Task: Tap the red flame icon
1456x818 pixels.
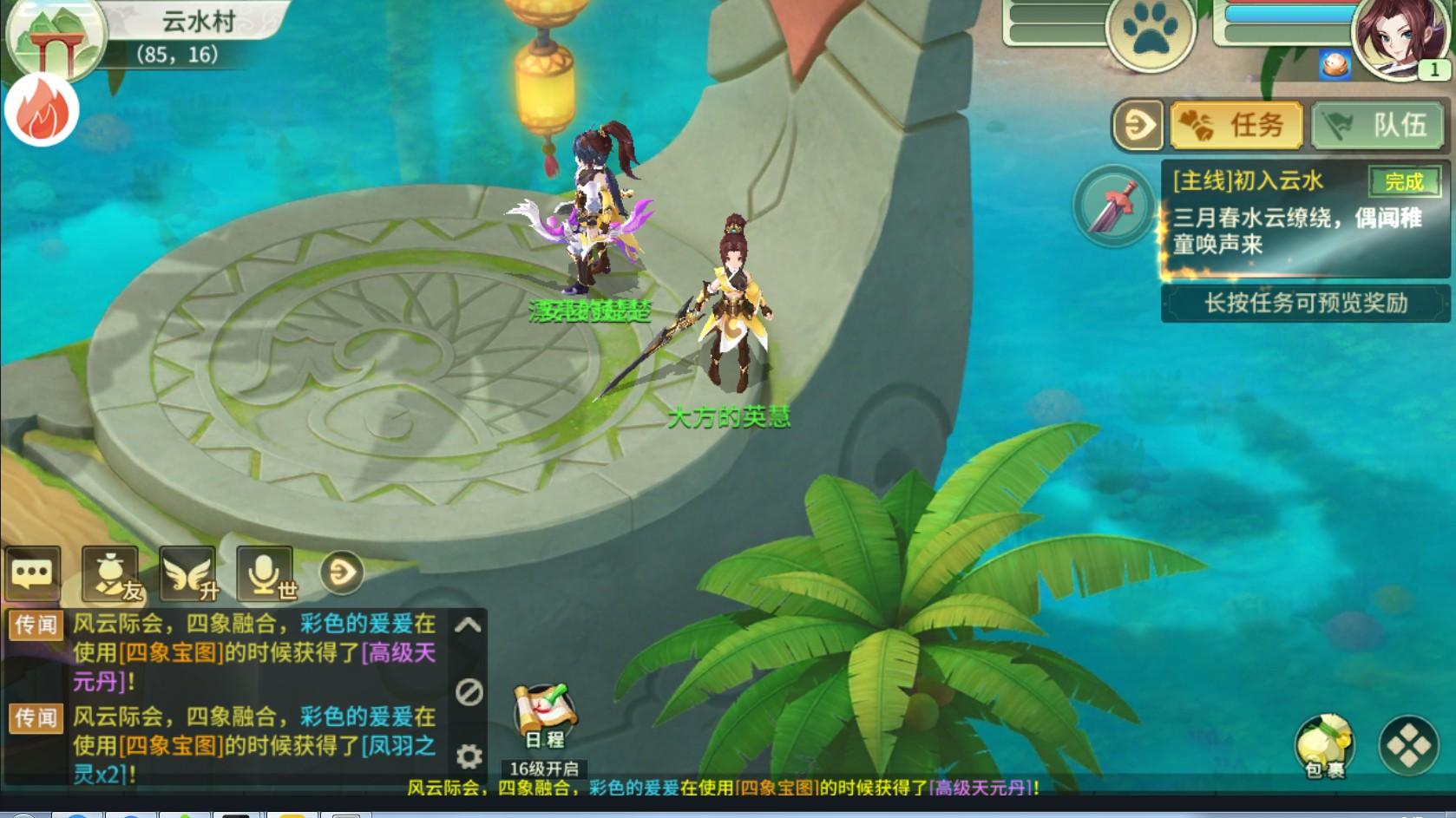Action: [42, 112]
